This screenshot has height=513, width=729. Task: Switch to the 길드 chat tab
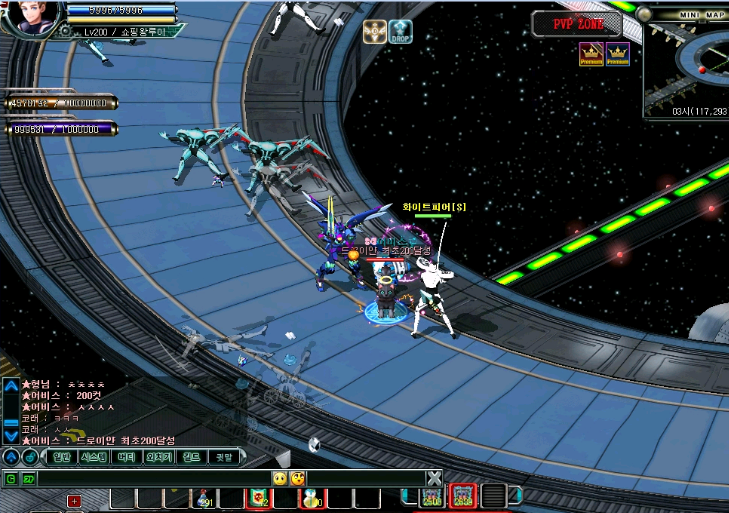pos(191,457)
